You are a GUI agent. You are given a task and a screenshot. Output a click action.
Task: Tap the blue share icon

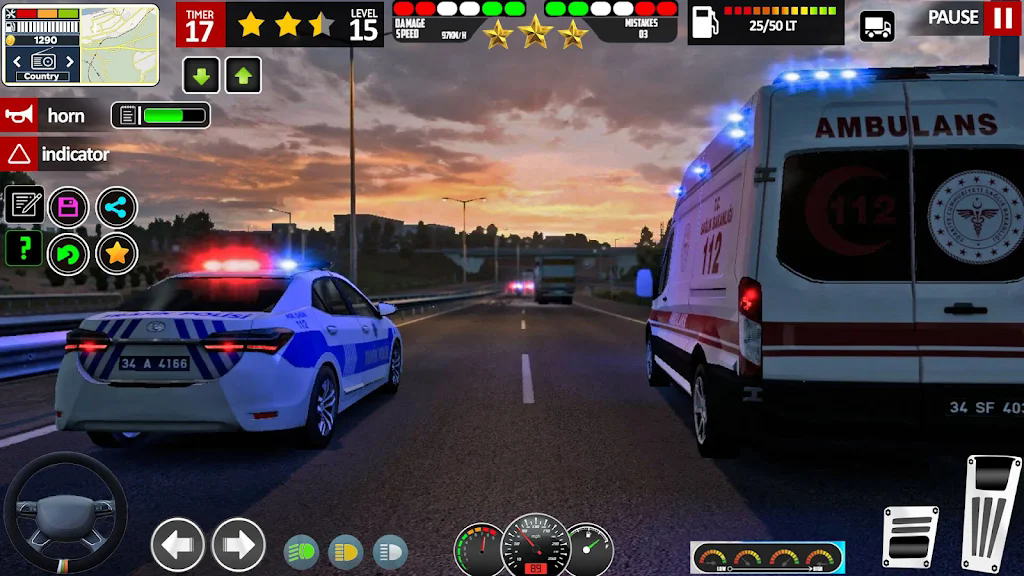pos(117,207)
